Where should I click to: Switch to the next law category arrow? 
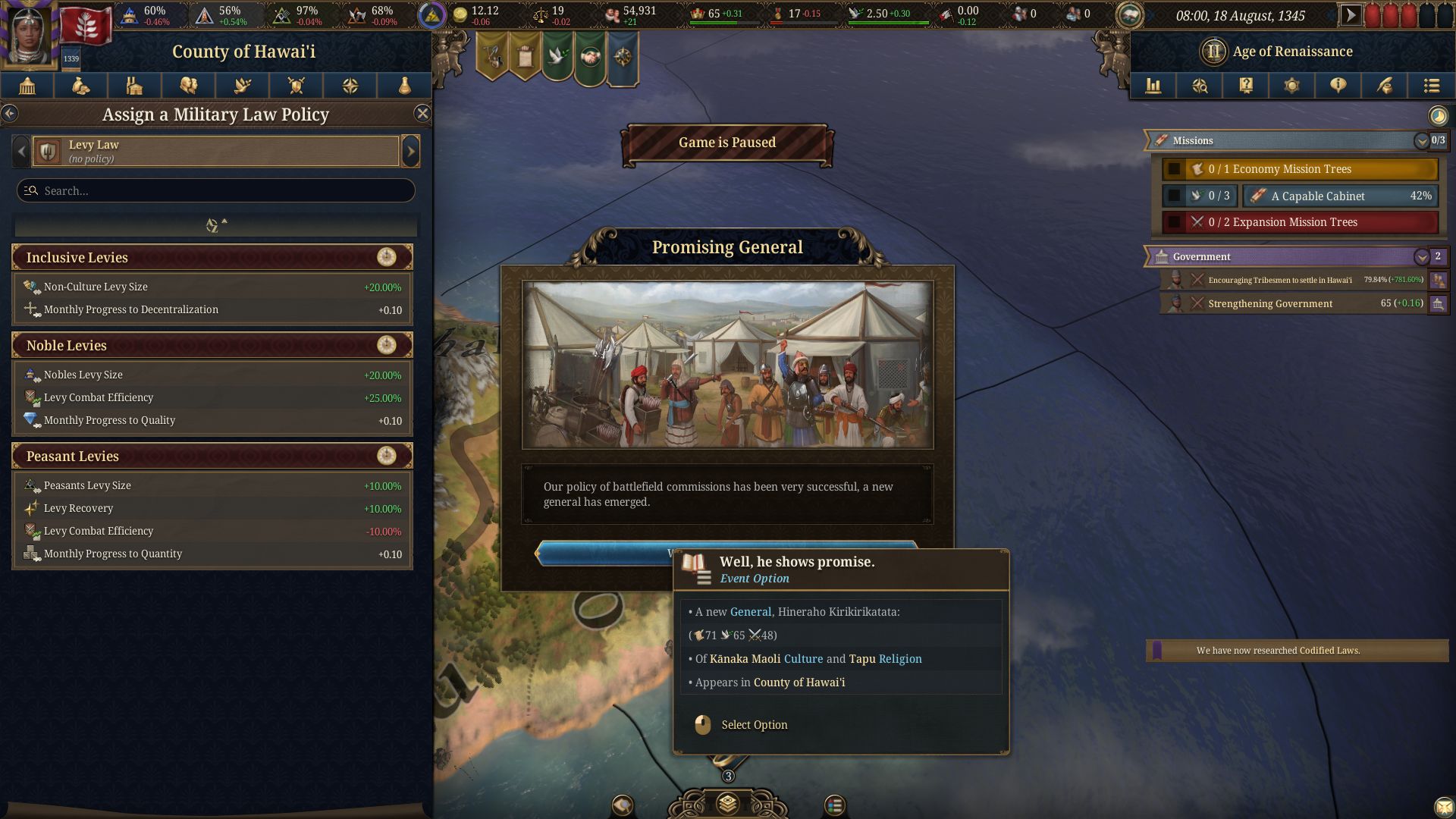(x=410, y=151)
